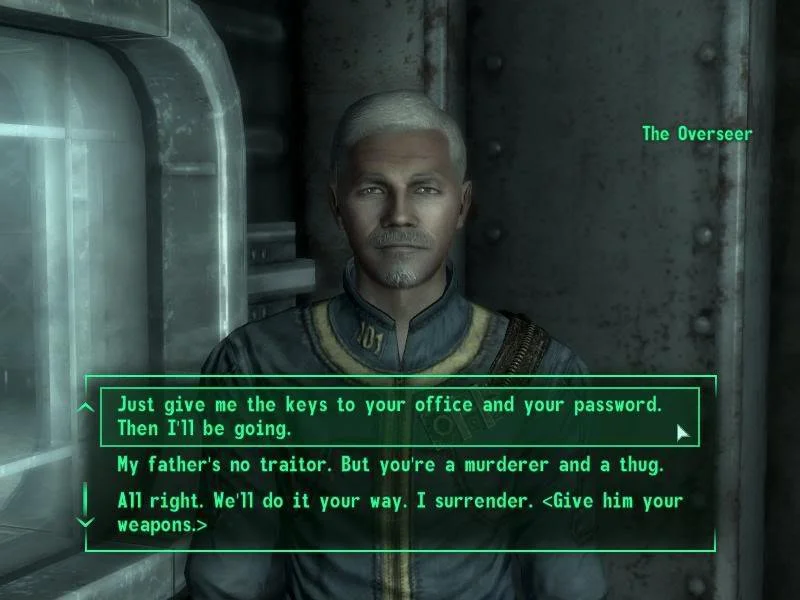The height and width of the screenshot is (600, 800).
Task: Click the dialogue scroll-down arrow
Action: pos(86,522)
